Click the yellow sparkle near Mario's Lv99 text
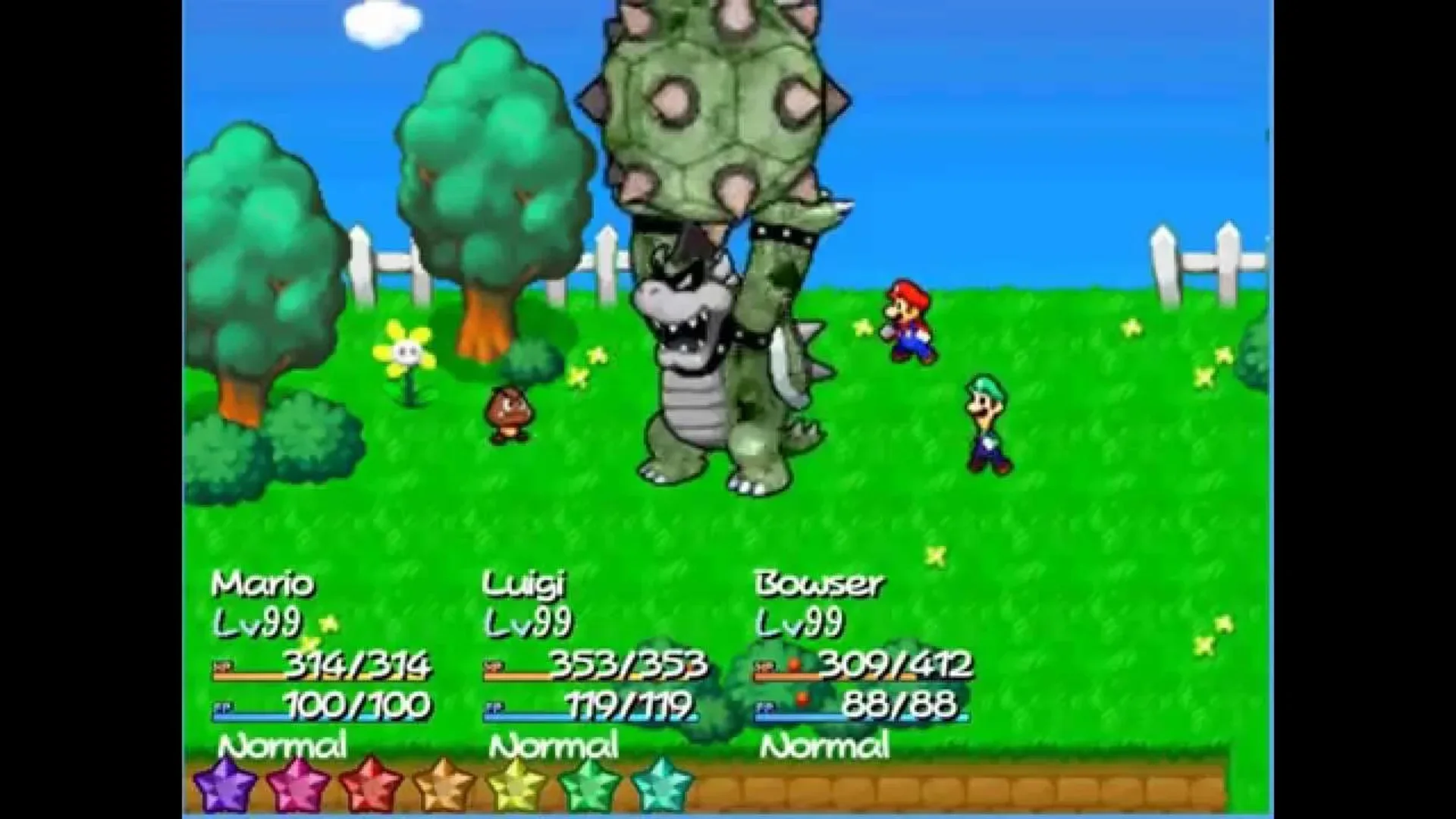The height and width of the screenshot is (819, 1456). pyautogui.click(x=328, y=622)
